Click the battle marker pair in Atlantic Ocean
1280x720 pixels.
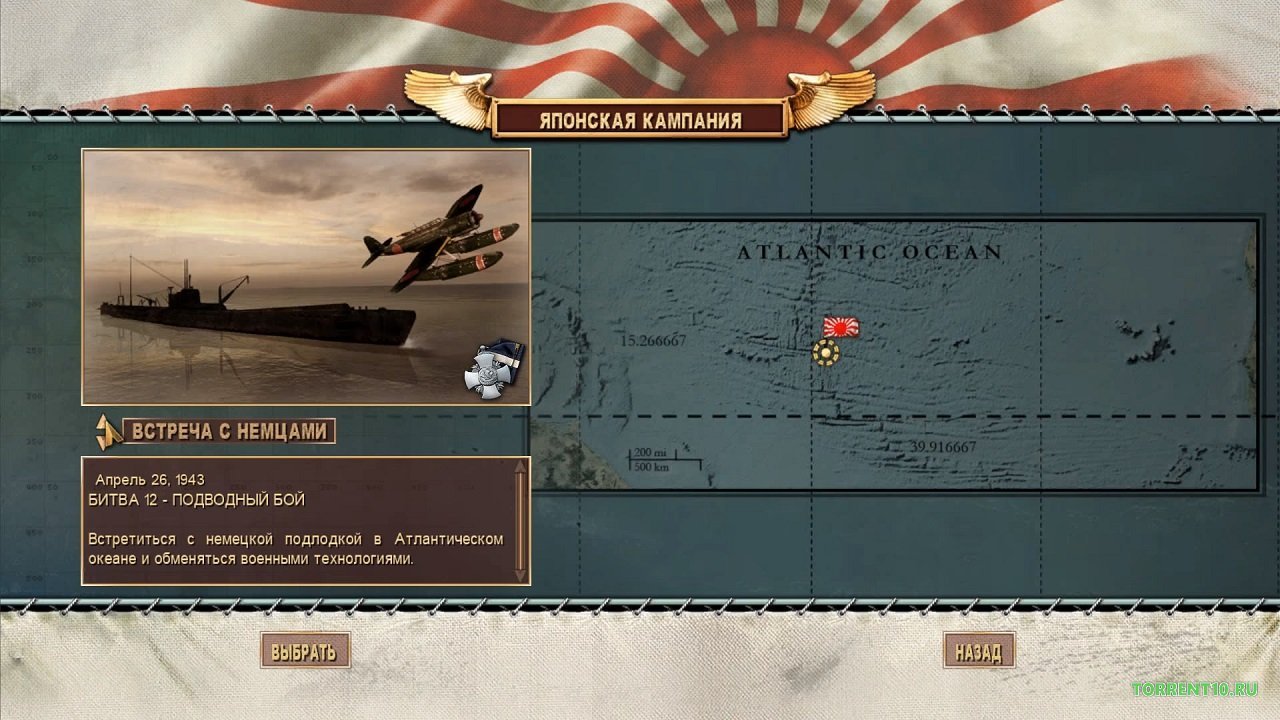click(x=833, y=340)
